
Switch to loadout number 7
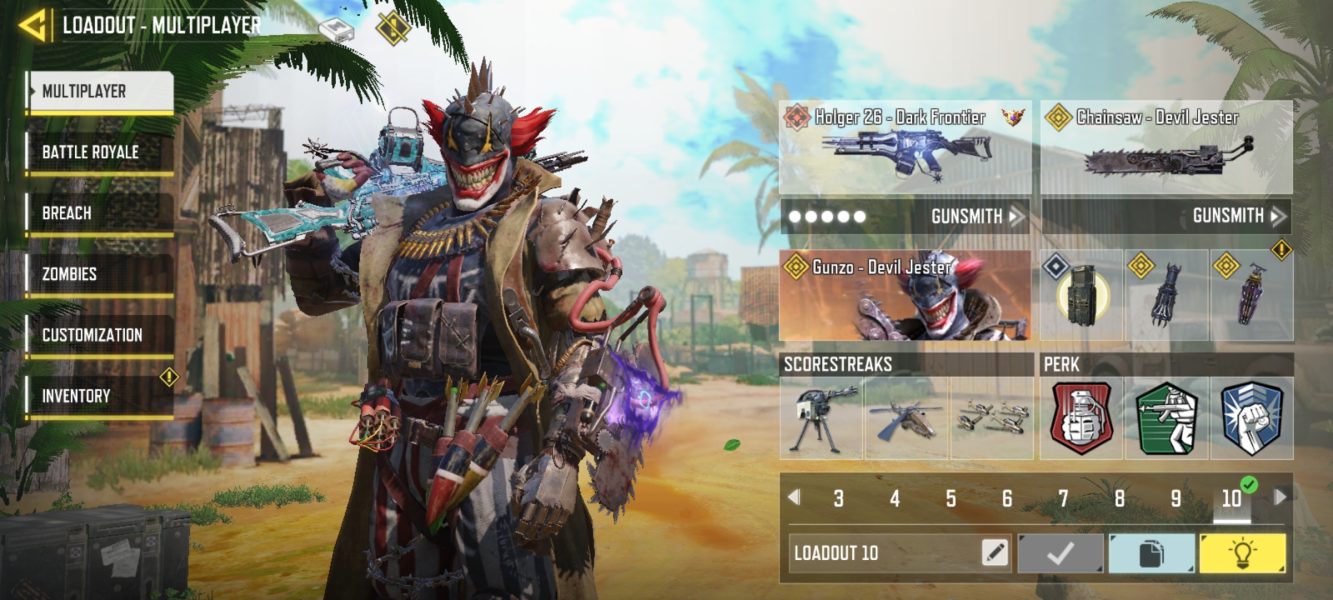pos(1063,498)
